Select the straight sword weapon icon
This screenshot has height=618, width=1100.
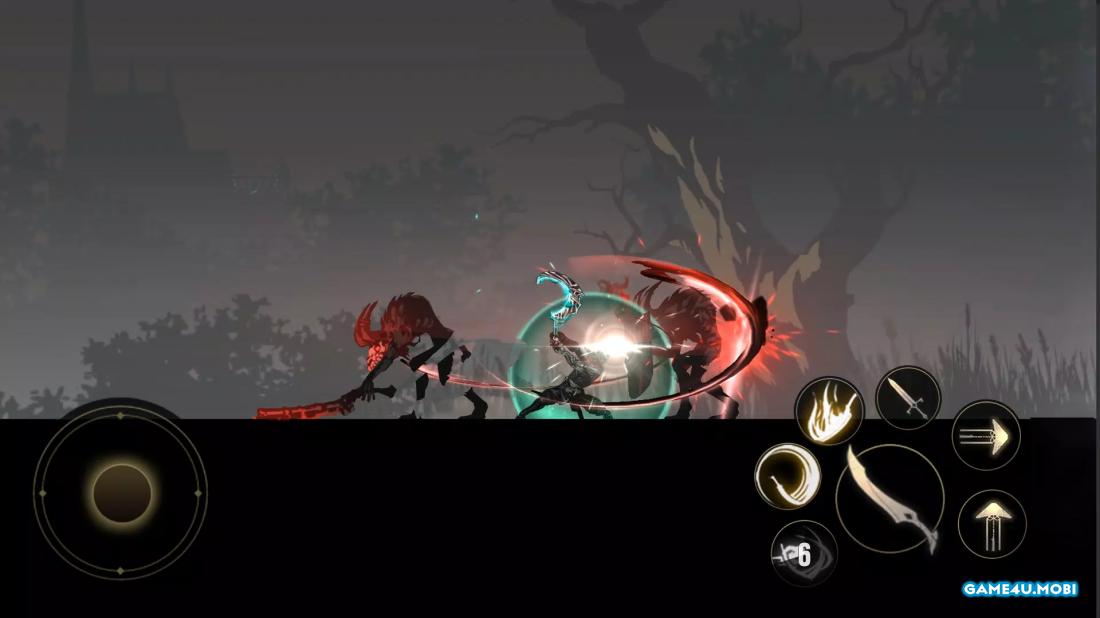pos(908,398)
